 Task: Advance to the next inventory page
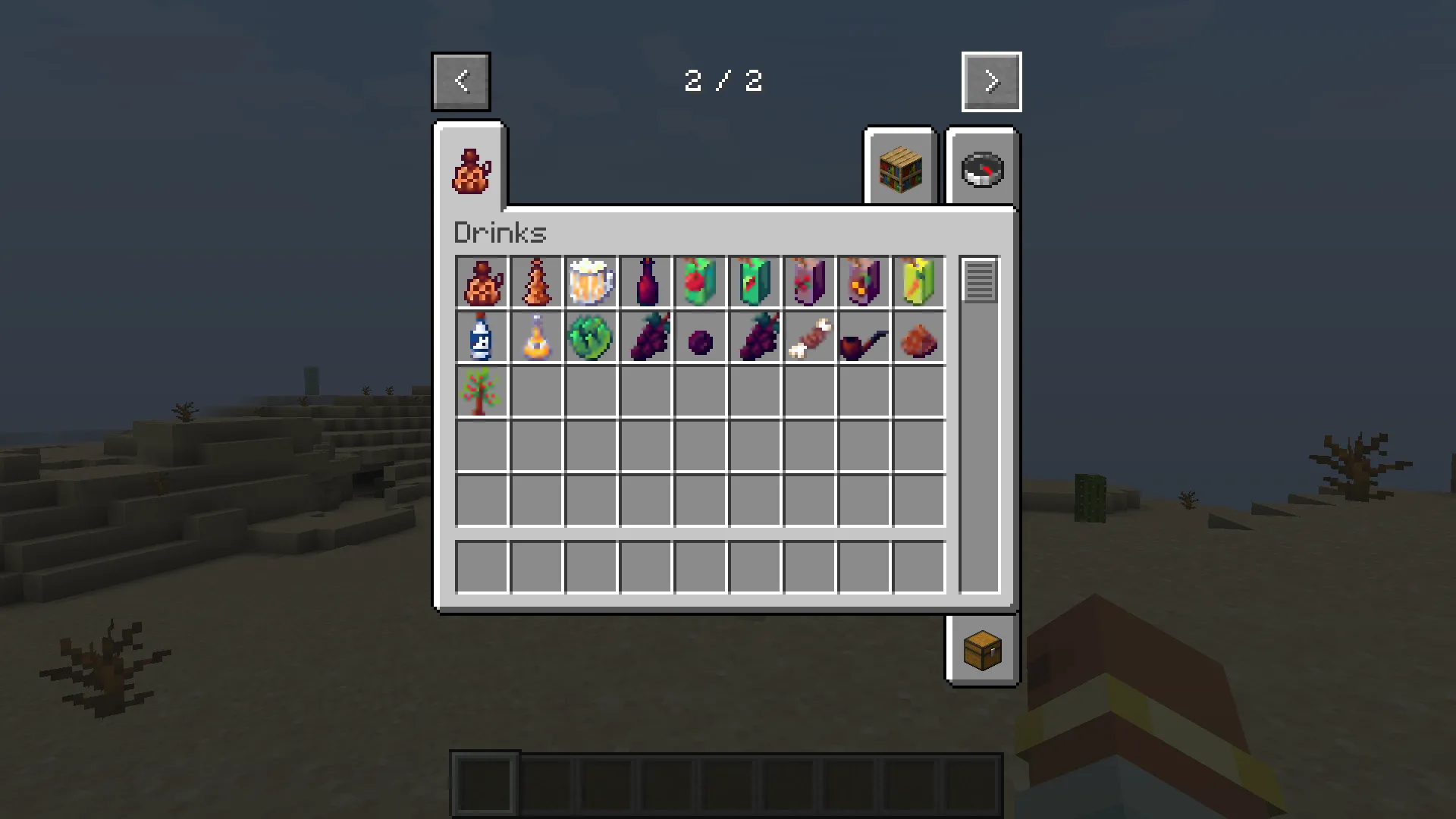pos(991,81)
